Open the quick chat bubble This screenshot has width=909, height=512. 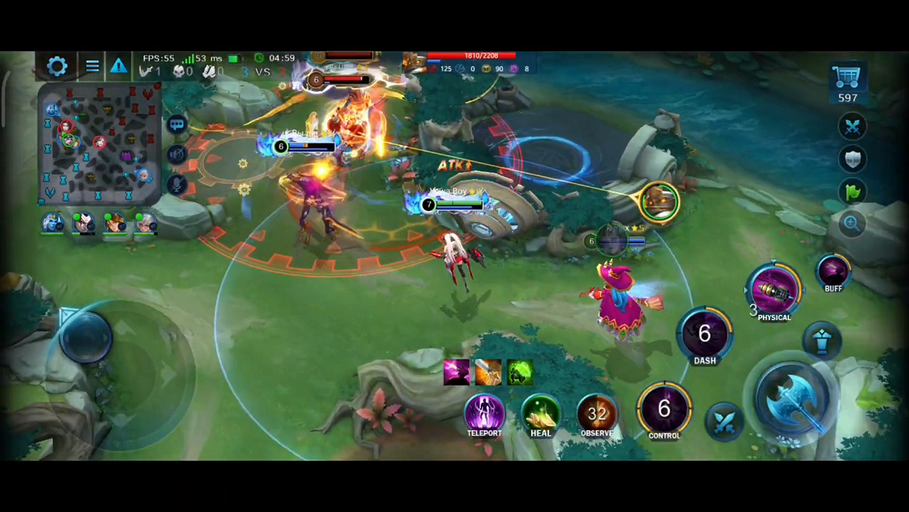[177, 124]
